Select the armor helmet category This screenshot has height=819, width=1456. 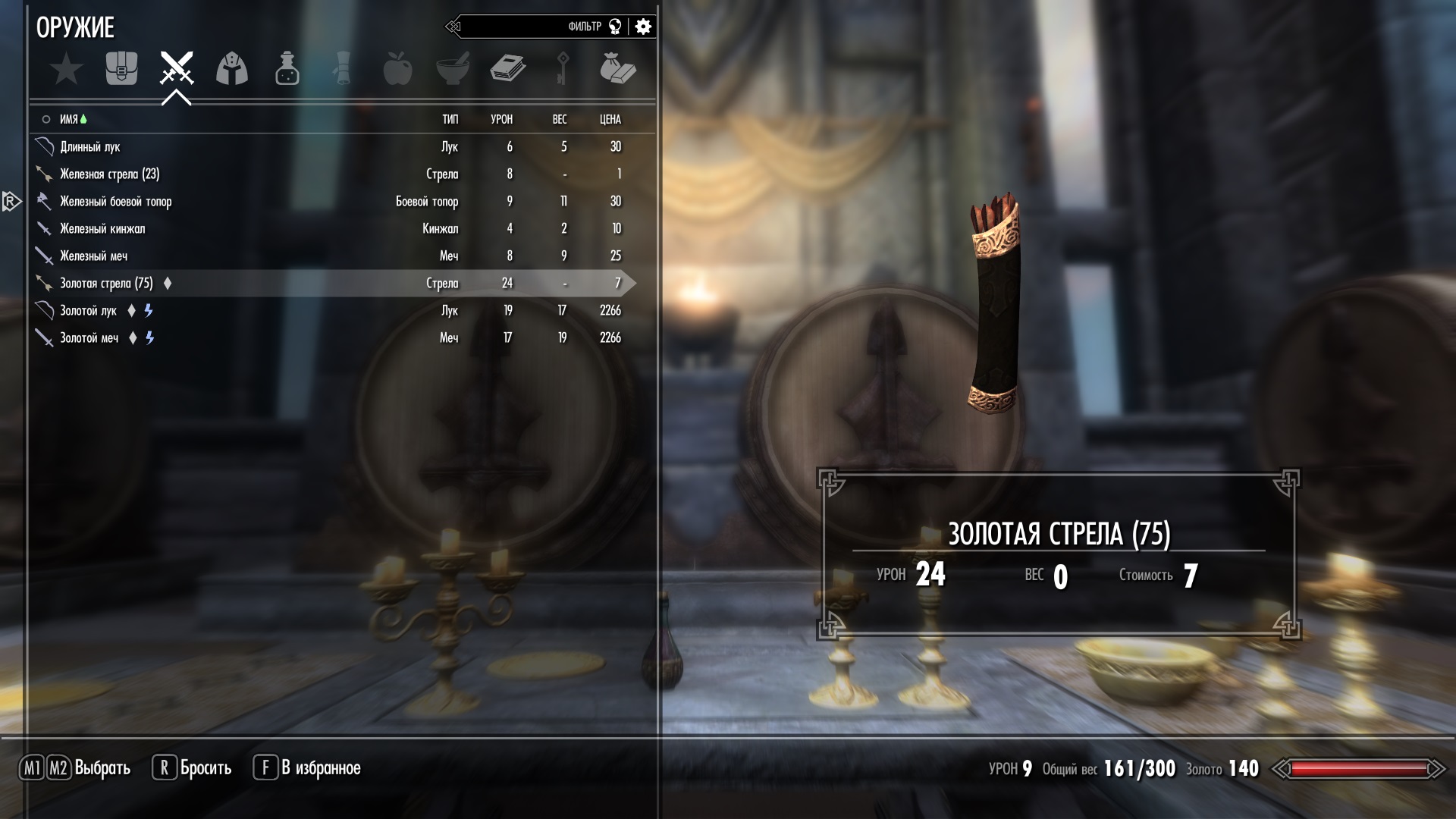point(232,69)
